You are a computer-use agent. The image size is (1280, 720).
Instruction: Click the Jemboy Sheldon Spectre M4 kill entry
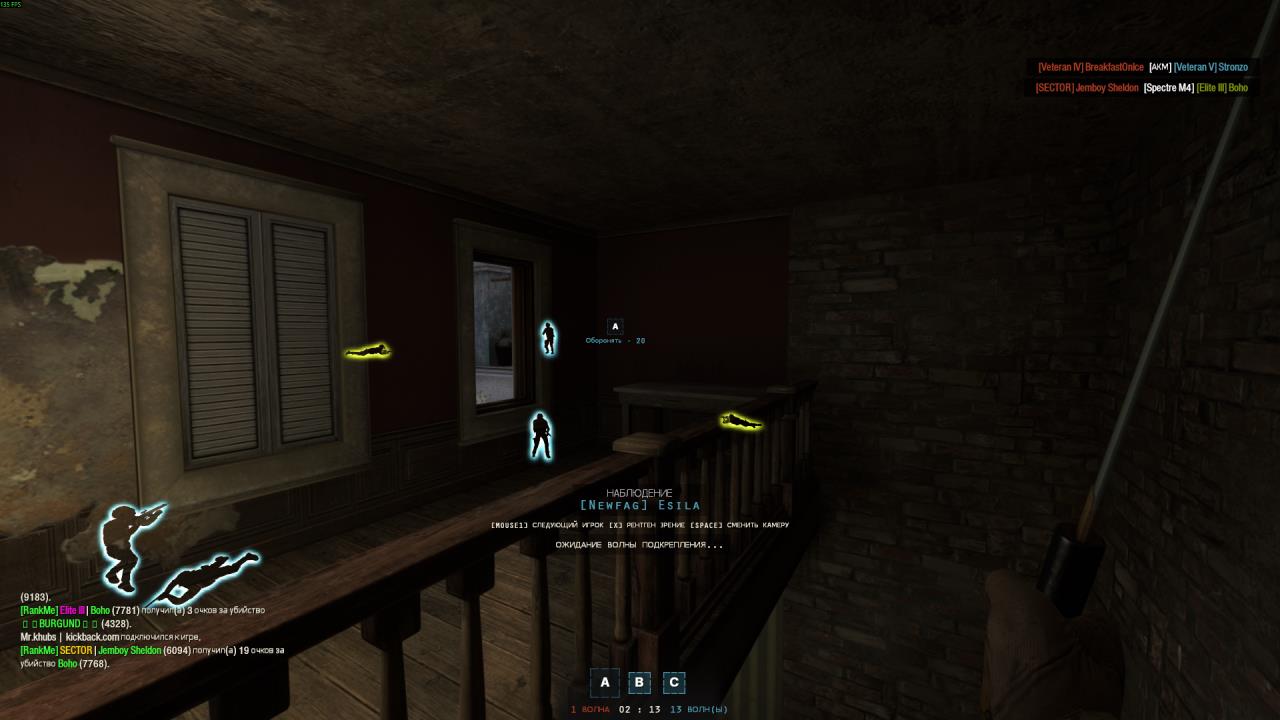[1141, 88]
